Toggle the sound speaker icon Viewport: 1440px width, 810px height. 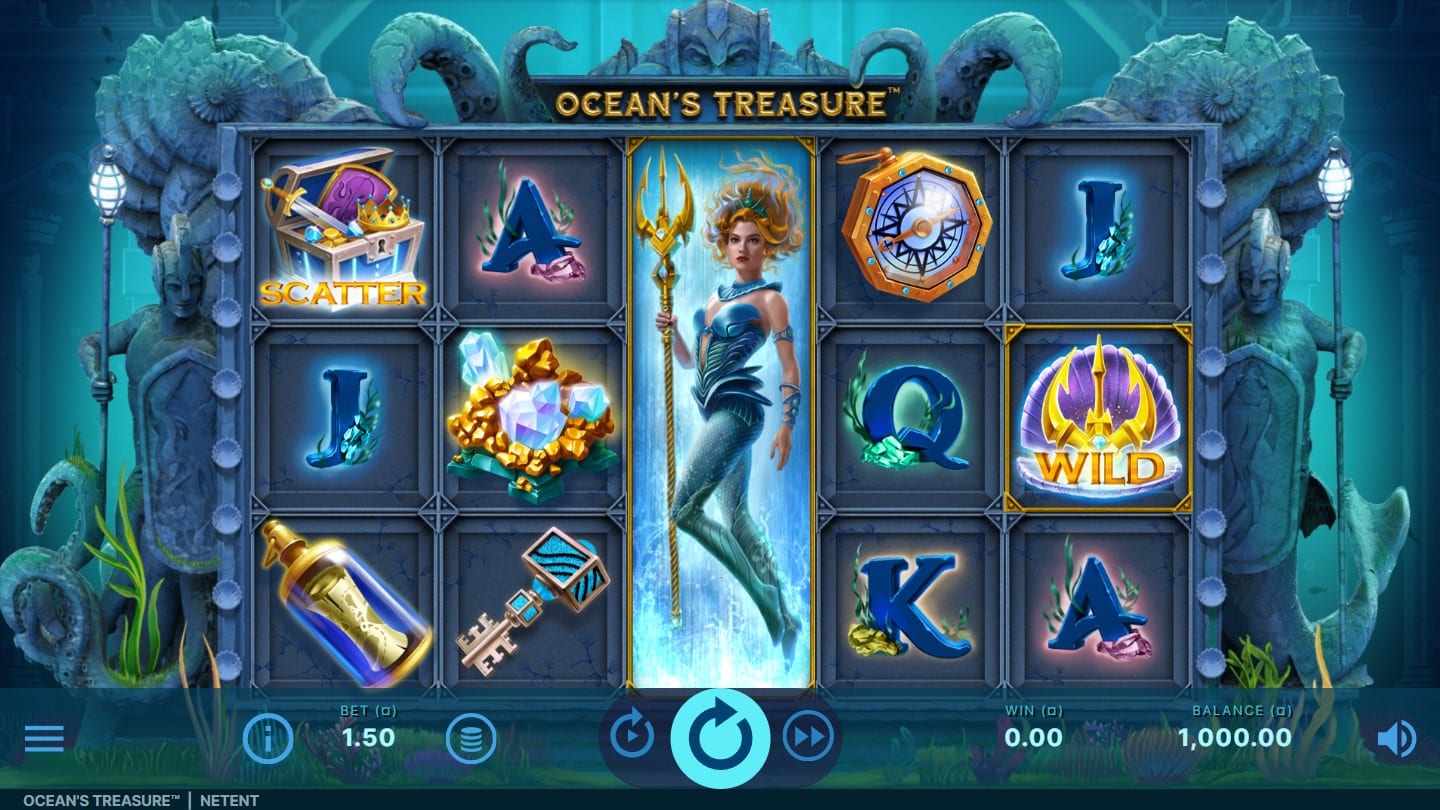[1396, 739]
